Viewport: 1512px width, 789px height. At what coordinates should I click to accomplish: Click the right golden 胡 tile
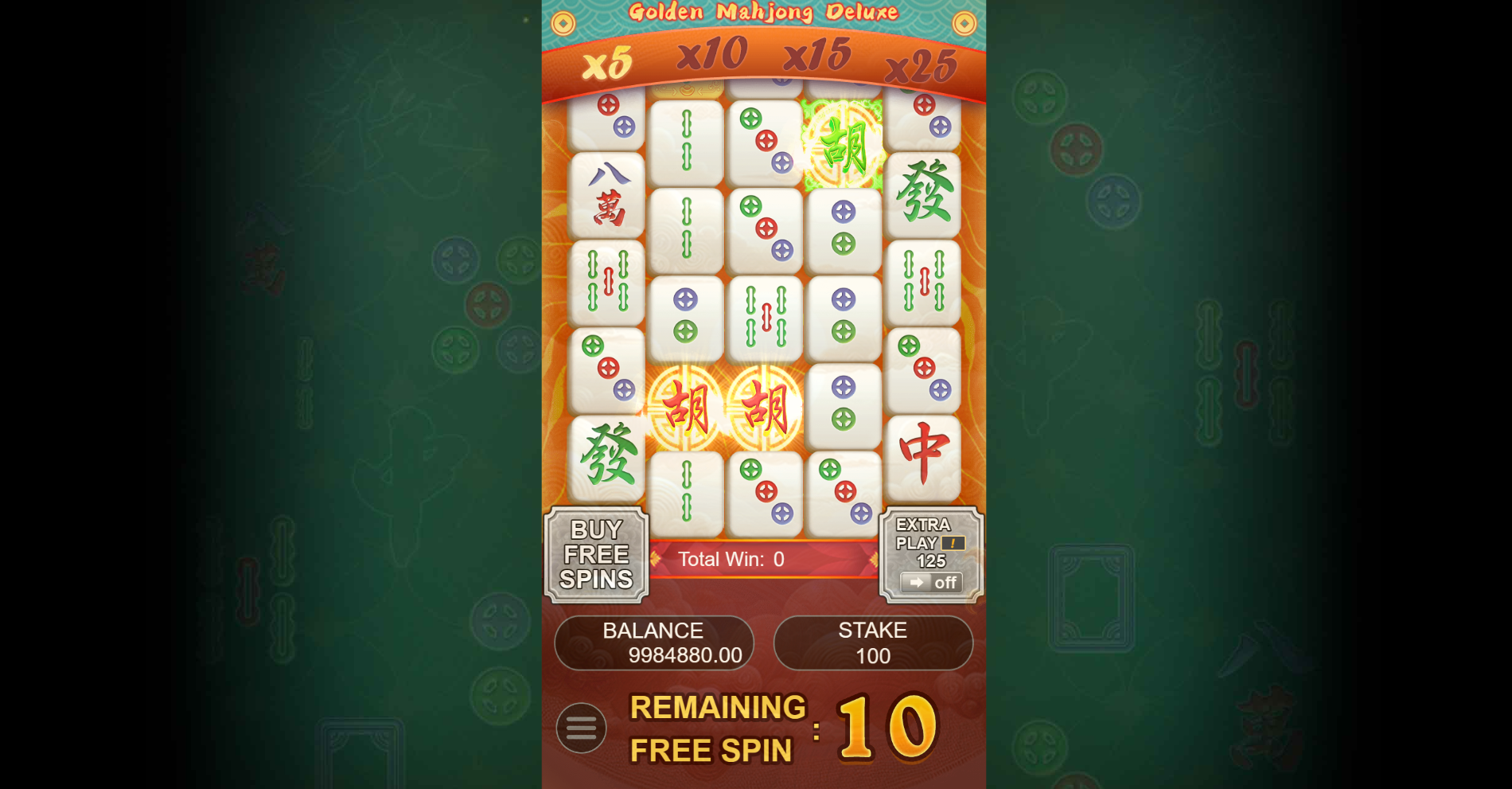click(x=766, y=408)
